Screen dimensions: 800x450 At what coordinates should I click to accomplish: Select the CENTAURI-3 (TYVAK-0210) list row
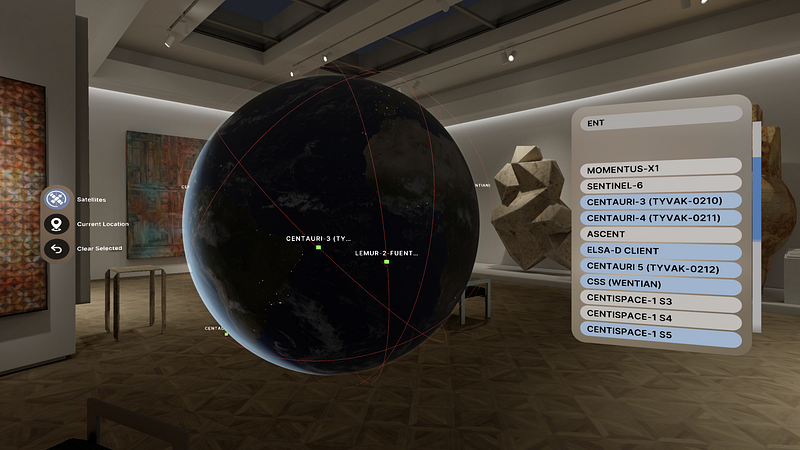[660, 201]
